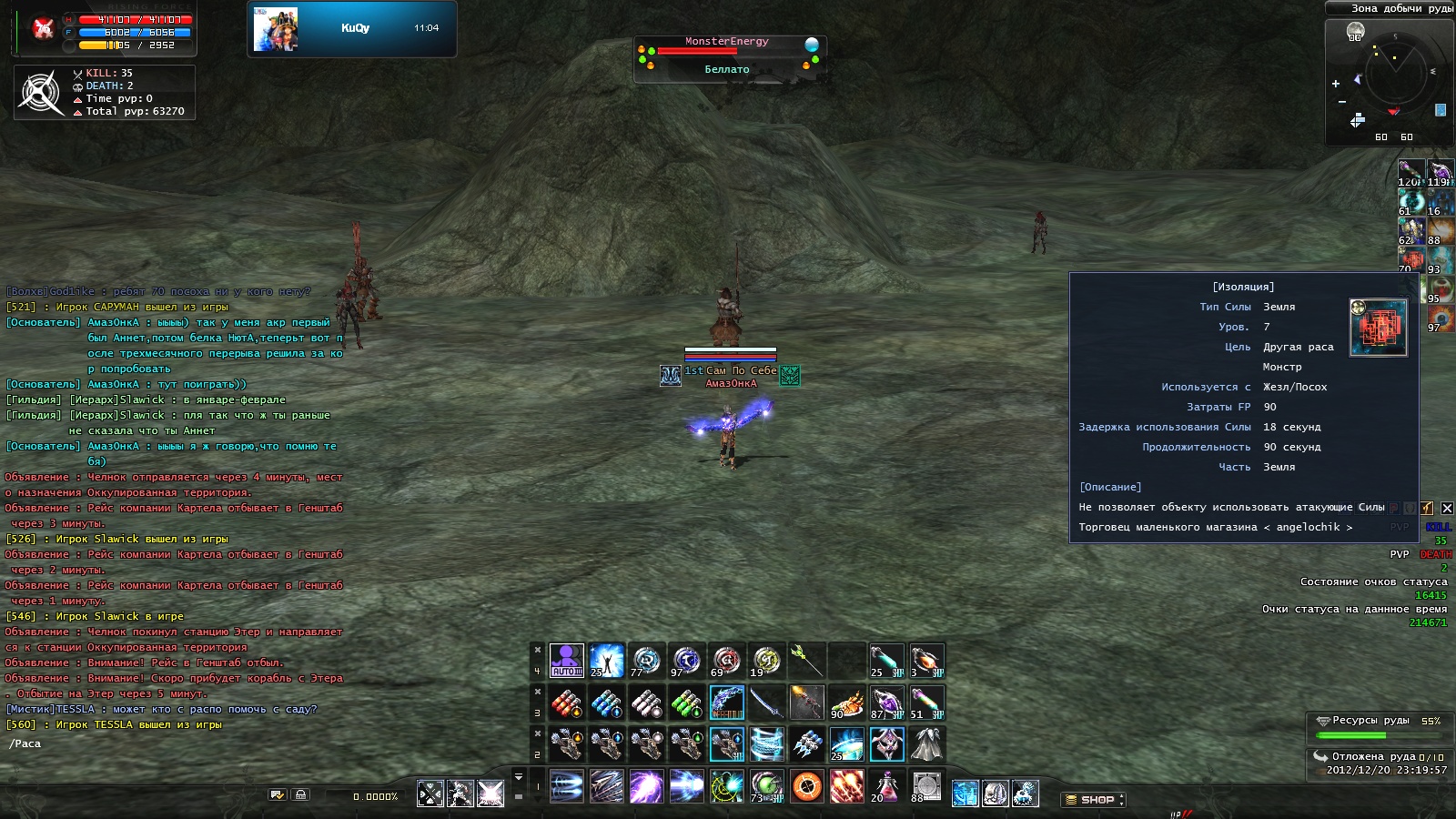Activate the AUTO skill slot
This screenshot has height=819, width=1456.
click(x=566, y=661)
